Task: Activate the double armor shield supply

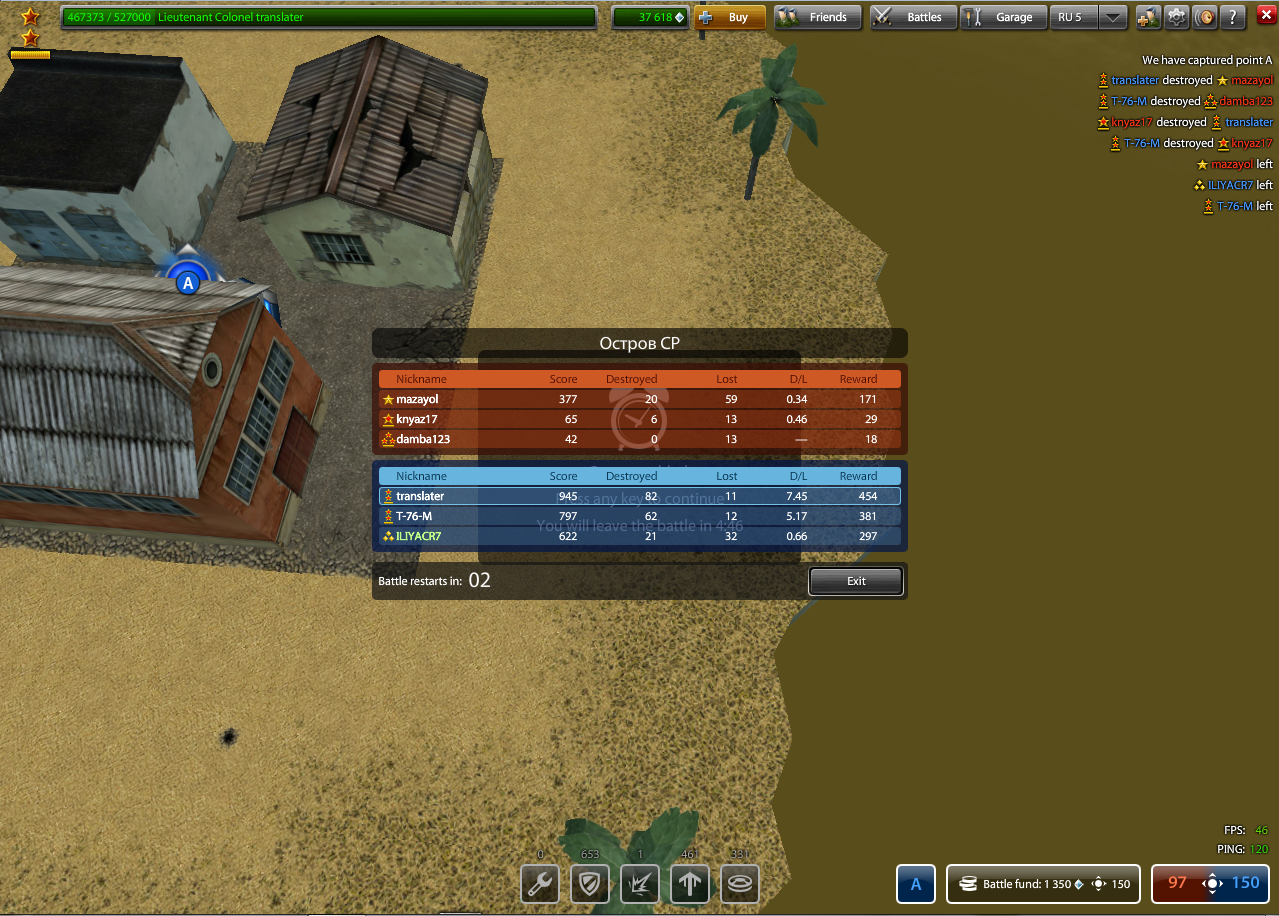Action: pyautogui.click(x=590, y=884)
